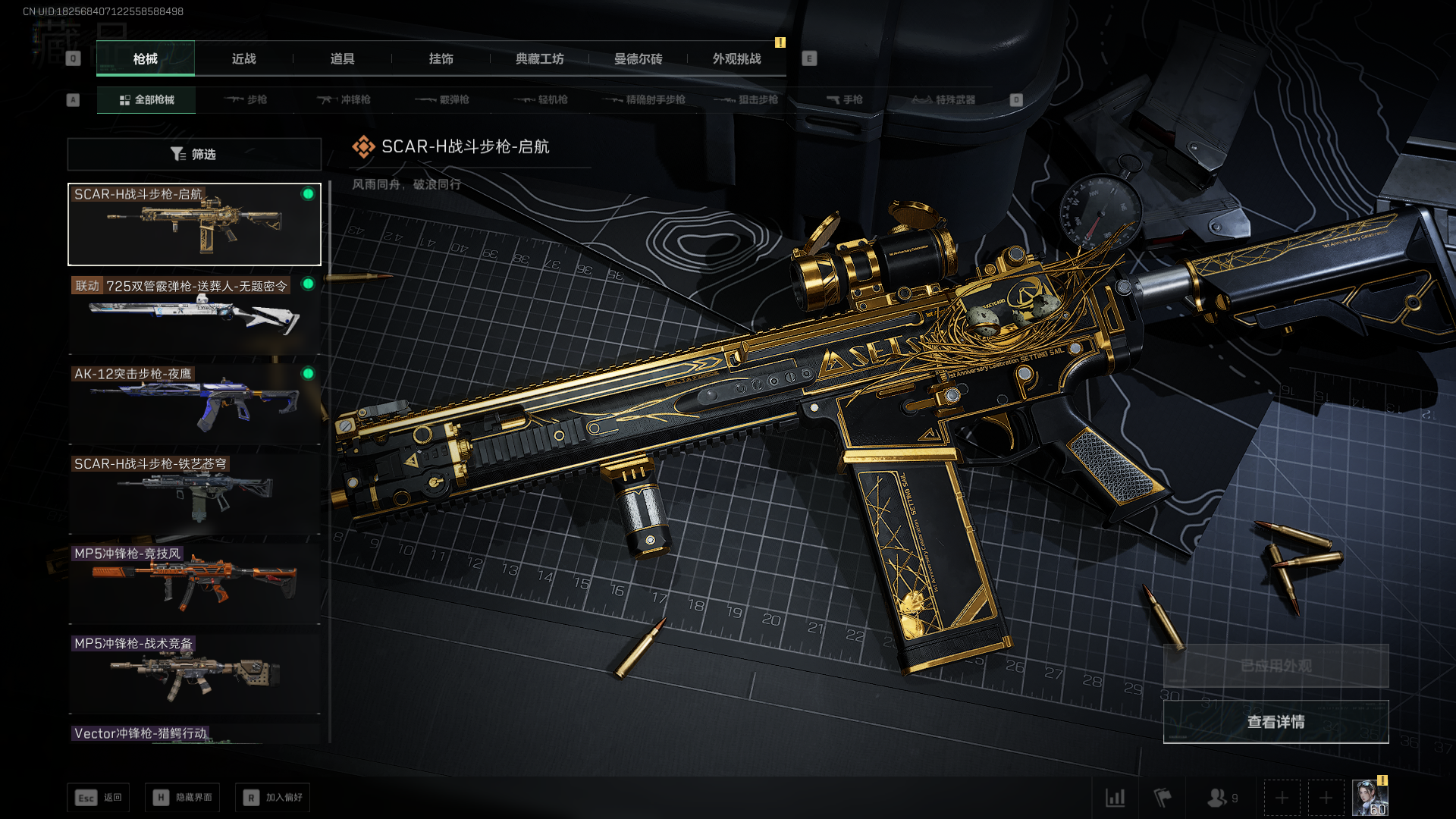Toggle 隐藏界面 hide interface
The width and height of the screenshot is (1456, 819).
click(x=183, y=798)
